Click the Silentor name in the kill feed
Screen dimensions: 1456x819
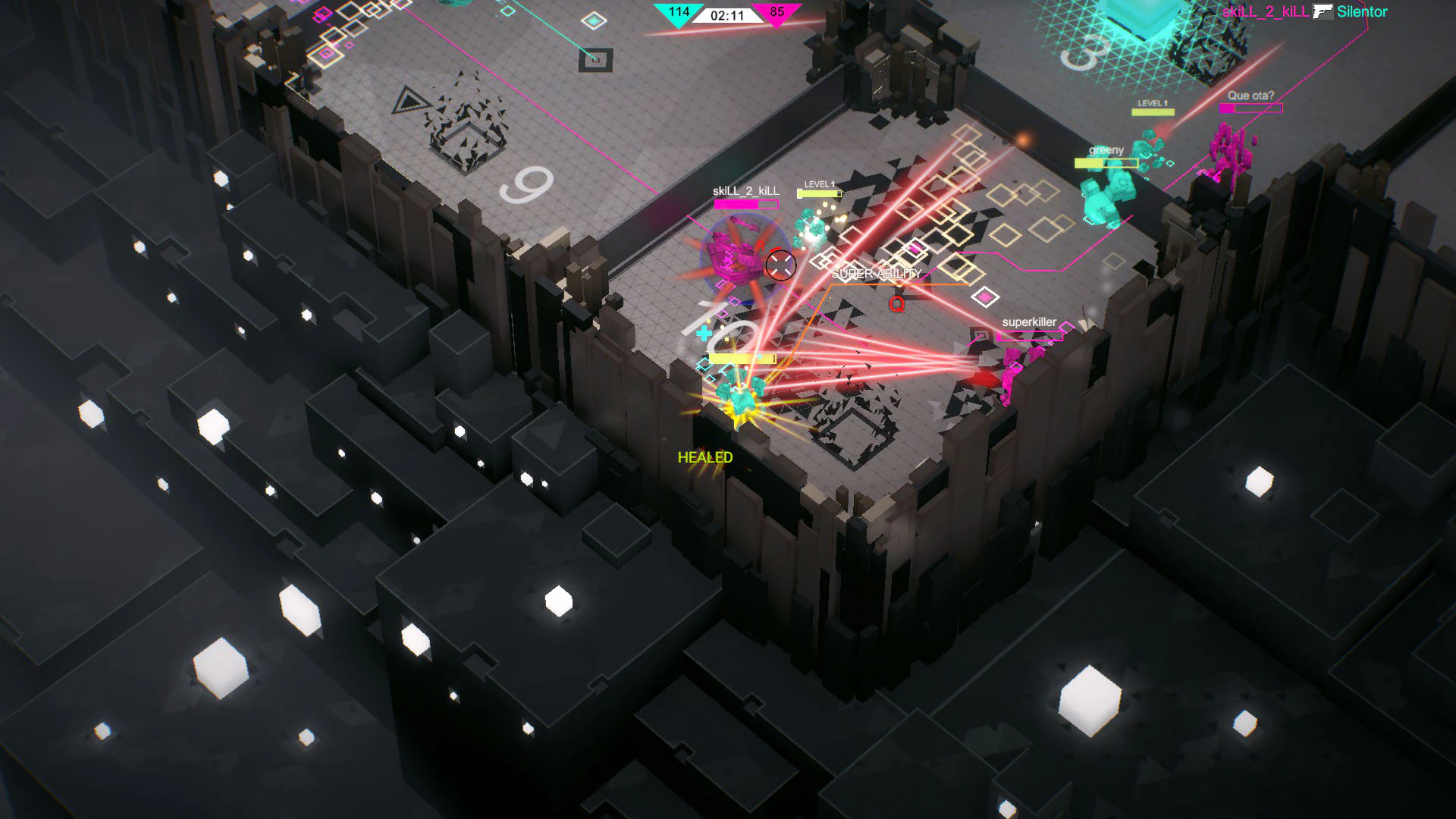[x=1363, y=12]
